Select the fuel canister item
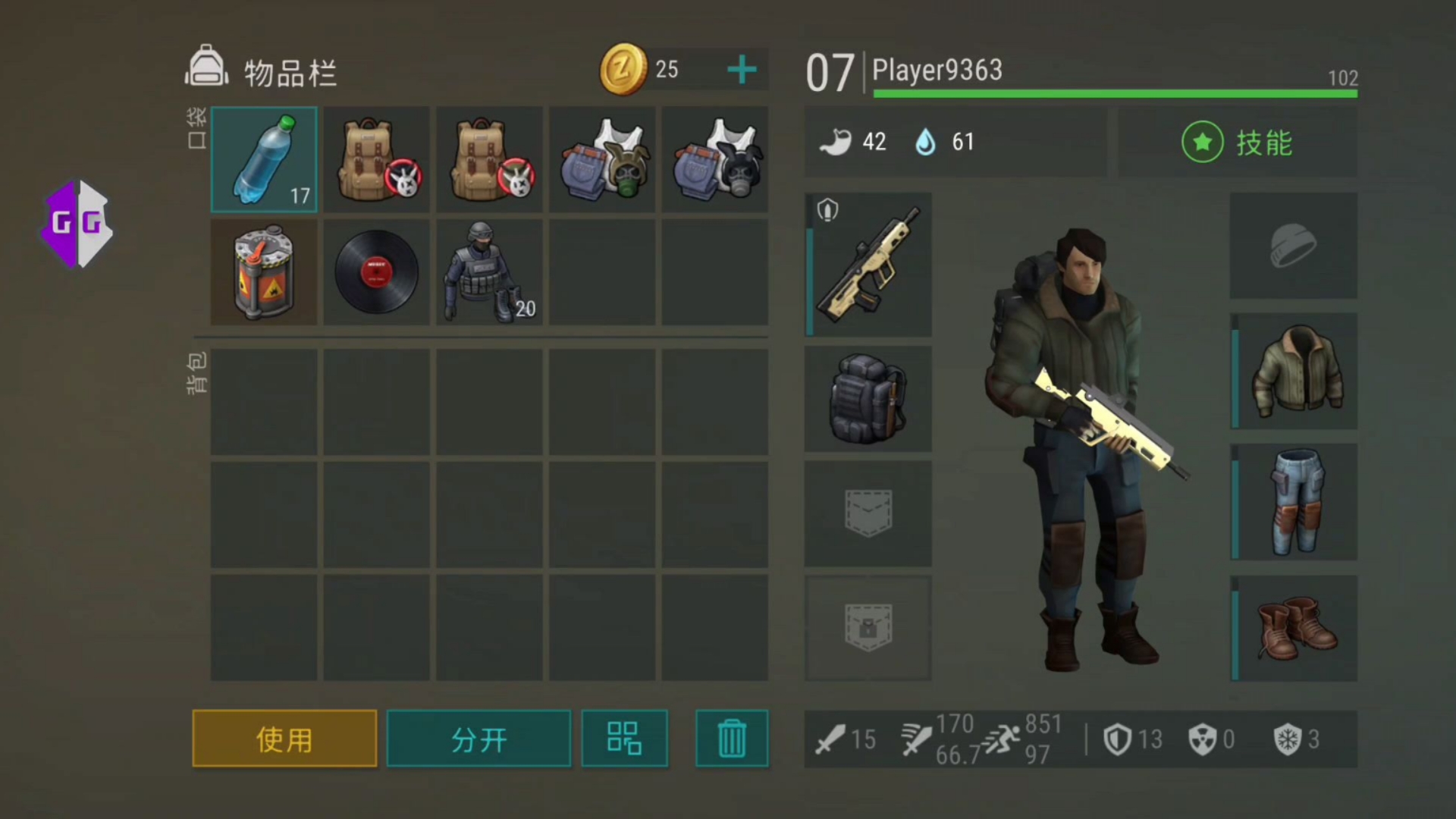This screenshot has height=819, width=1456. (264, 272)
